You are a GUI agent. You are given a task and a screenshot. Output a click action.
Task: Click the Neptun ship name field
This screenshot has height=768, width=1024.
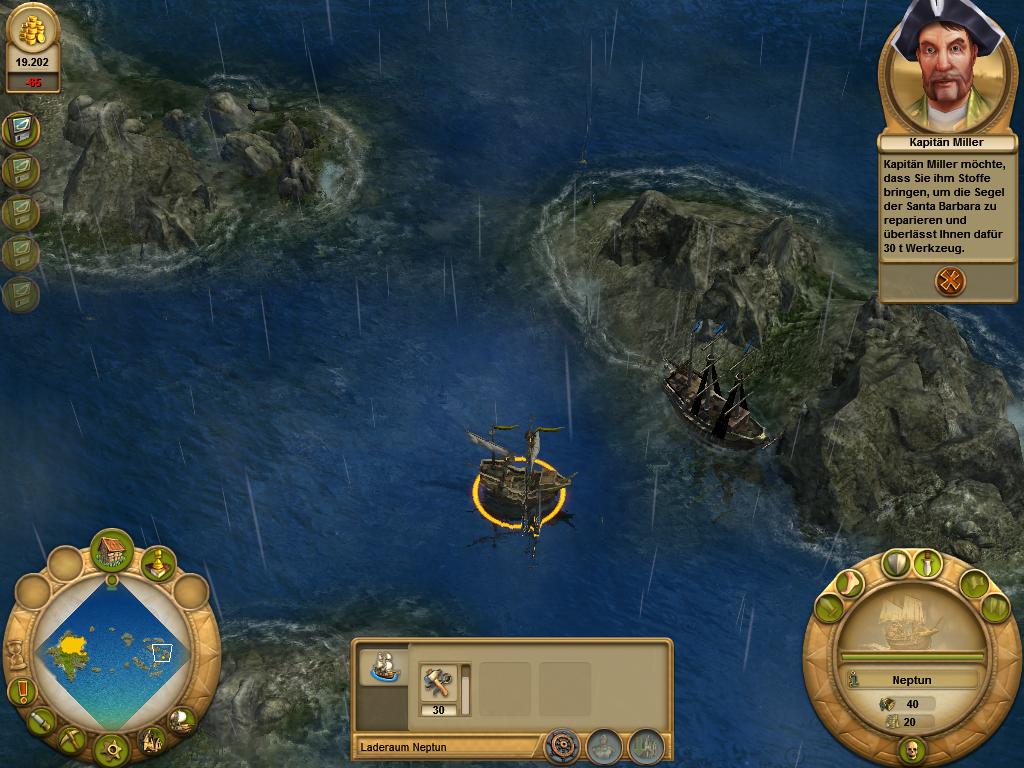click(x=911, y=680)
